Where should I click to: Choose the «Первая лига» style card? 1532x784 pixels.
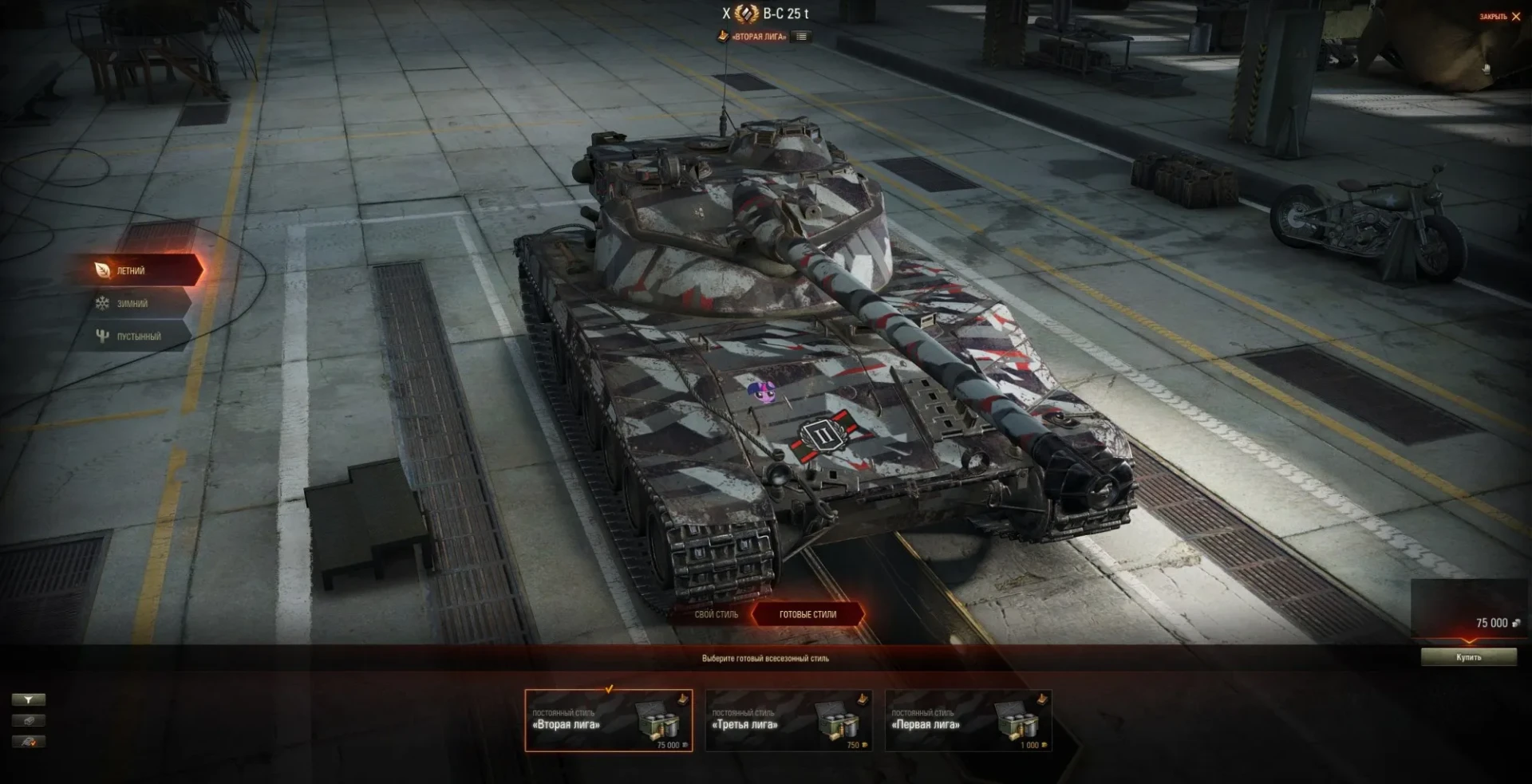pos(968,721)
